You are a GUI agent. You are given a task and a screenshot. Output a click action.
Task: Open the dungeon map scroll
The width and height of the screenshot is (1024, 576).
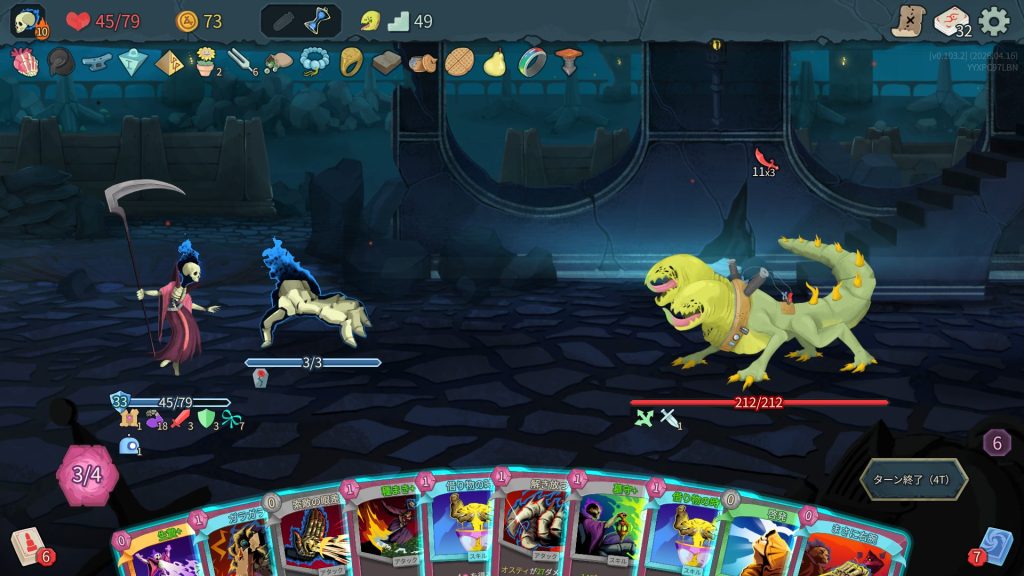point(908,21)
